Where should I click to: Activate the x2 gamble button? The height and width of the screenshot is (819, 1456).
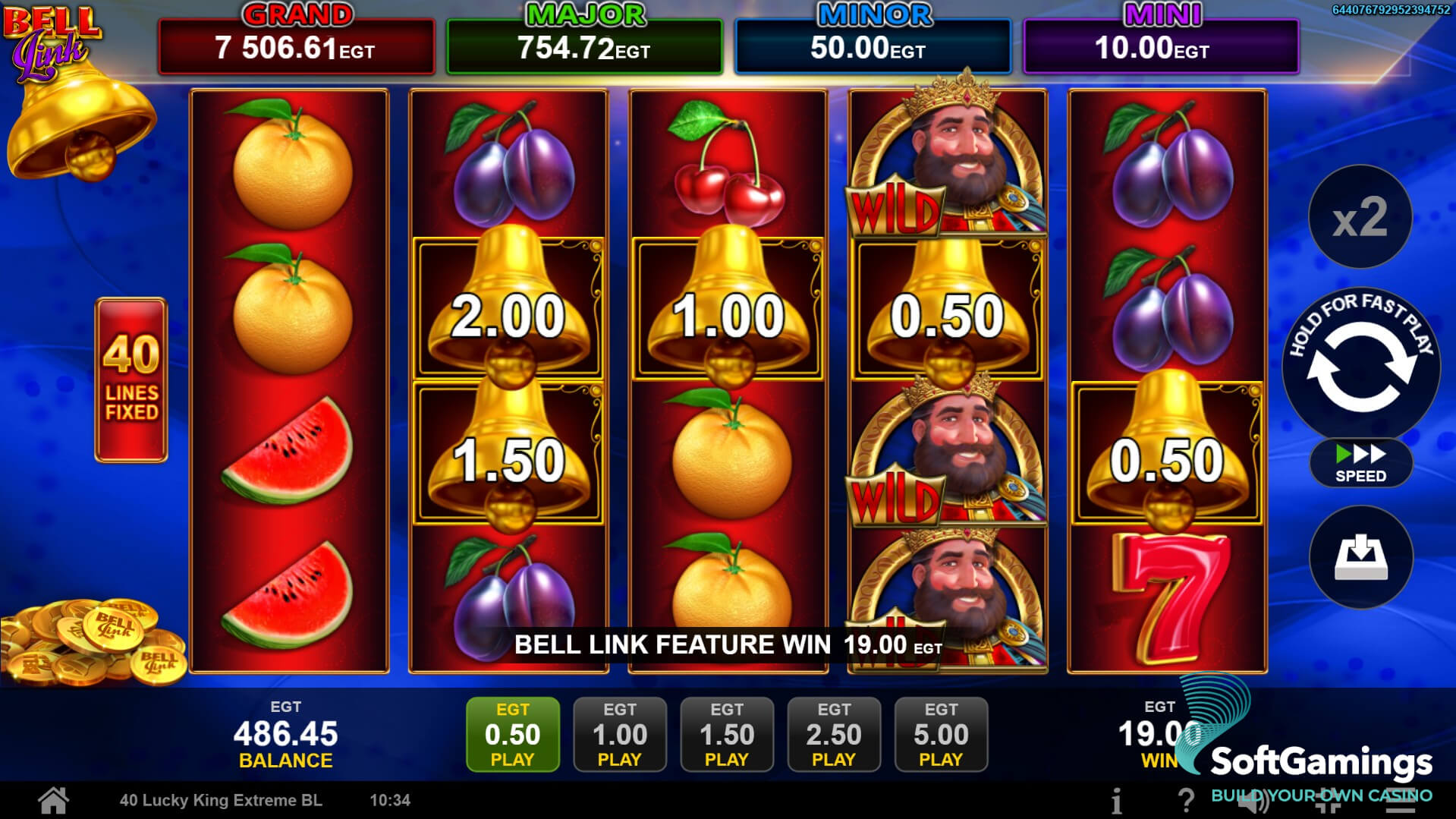click(x=1360, y=217)
